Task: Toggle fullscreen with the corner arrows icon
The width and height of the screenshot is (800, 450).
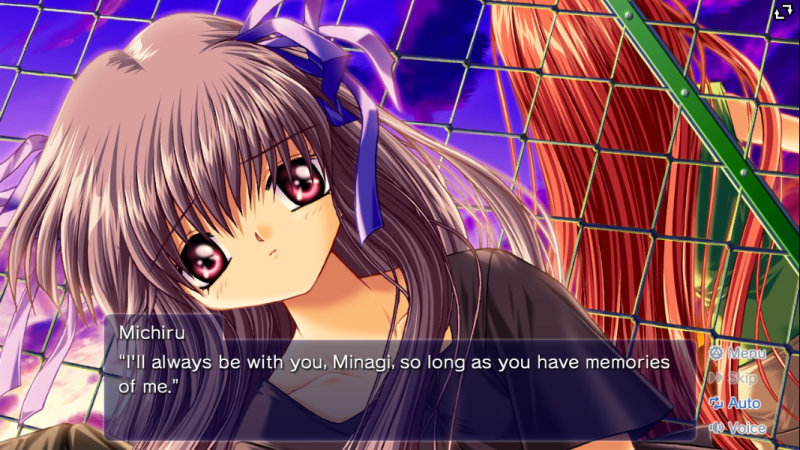Action: [783, 13]
